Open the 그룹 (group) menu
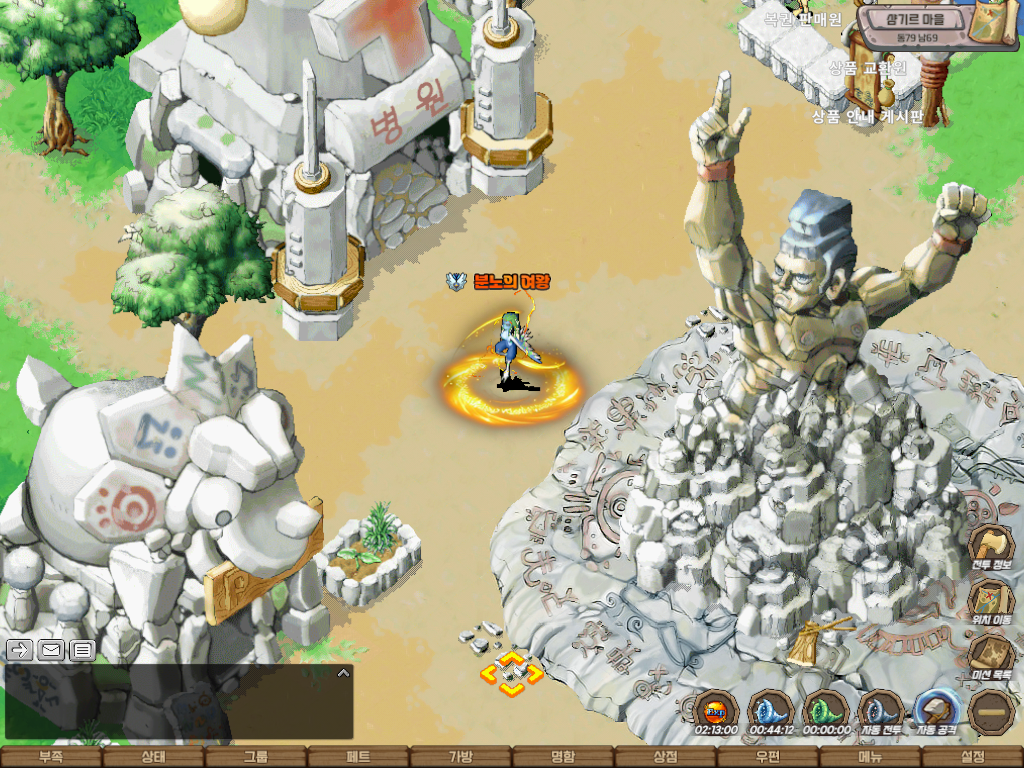This screenshot has height=768, width=1024. click(256, 757)
